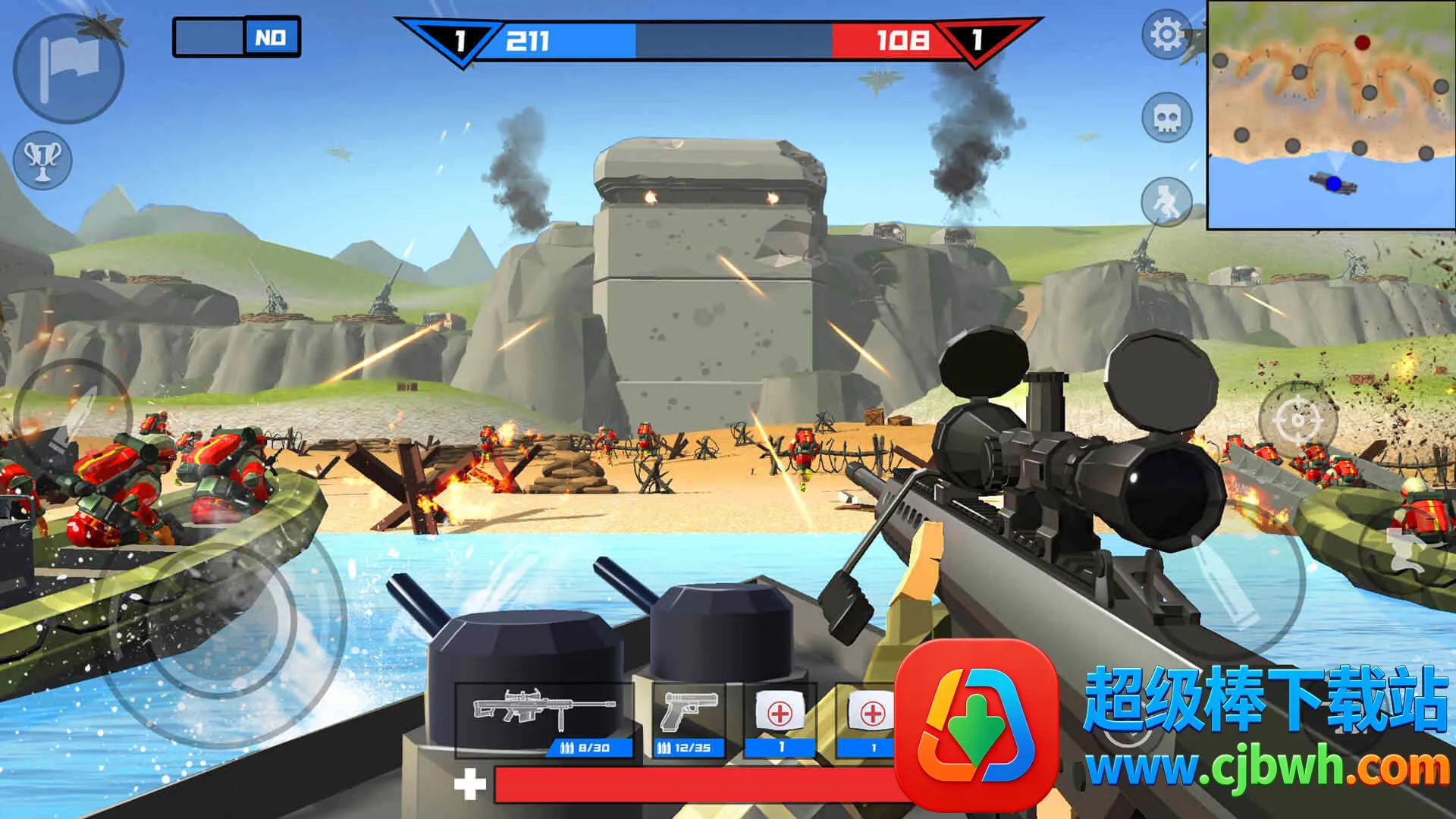Tap the flag button
The image size is (1456, 819).
point(69,67)
